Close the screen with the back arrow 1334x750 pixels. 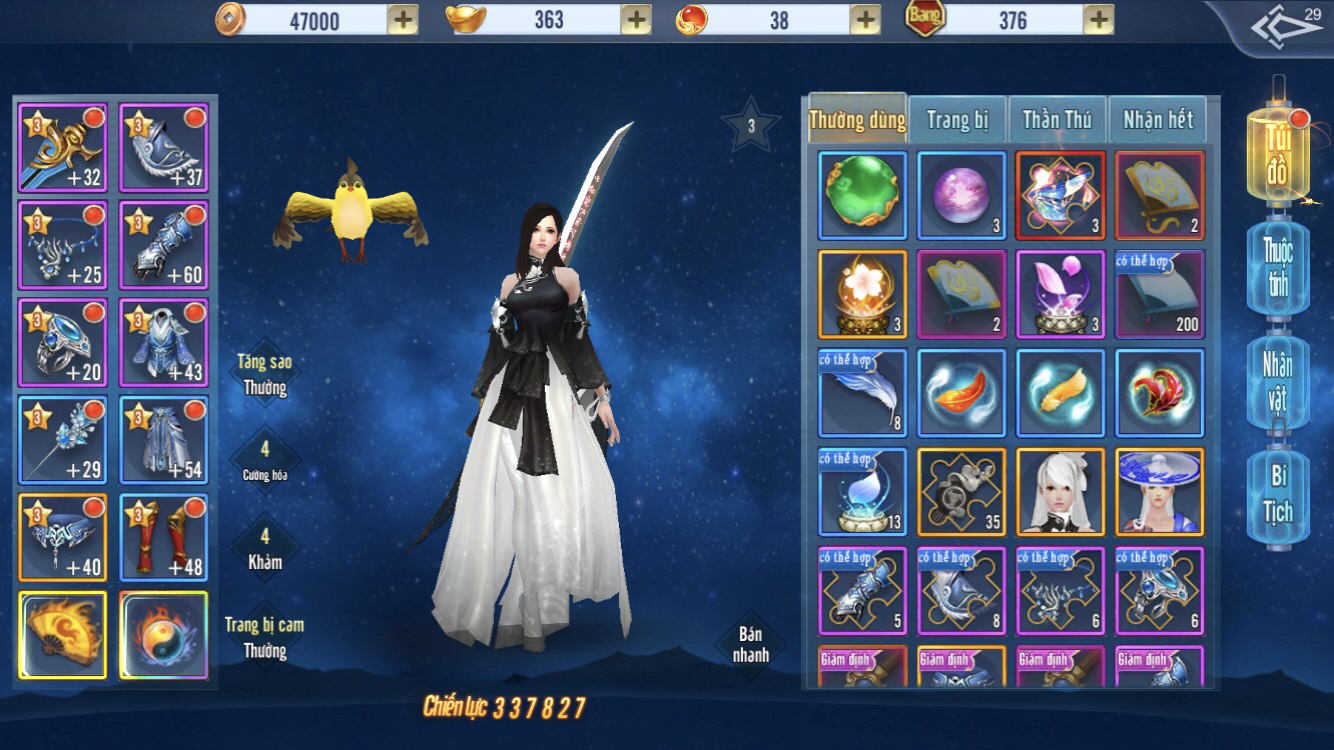[1286, 30]
